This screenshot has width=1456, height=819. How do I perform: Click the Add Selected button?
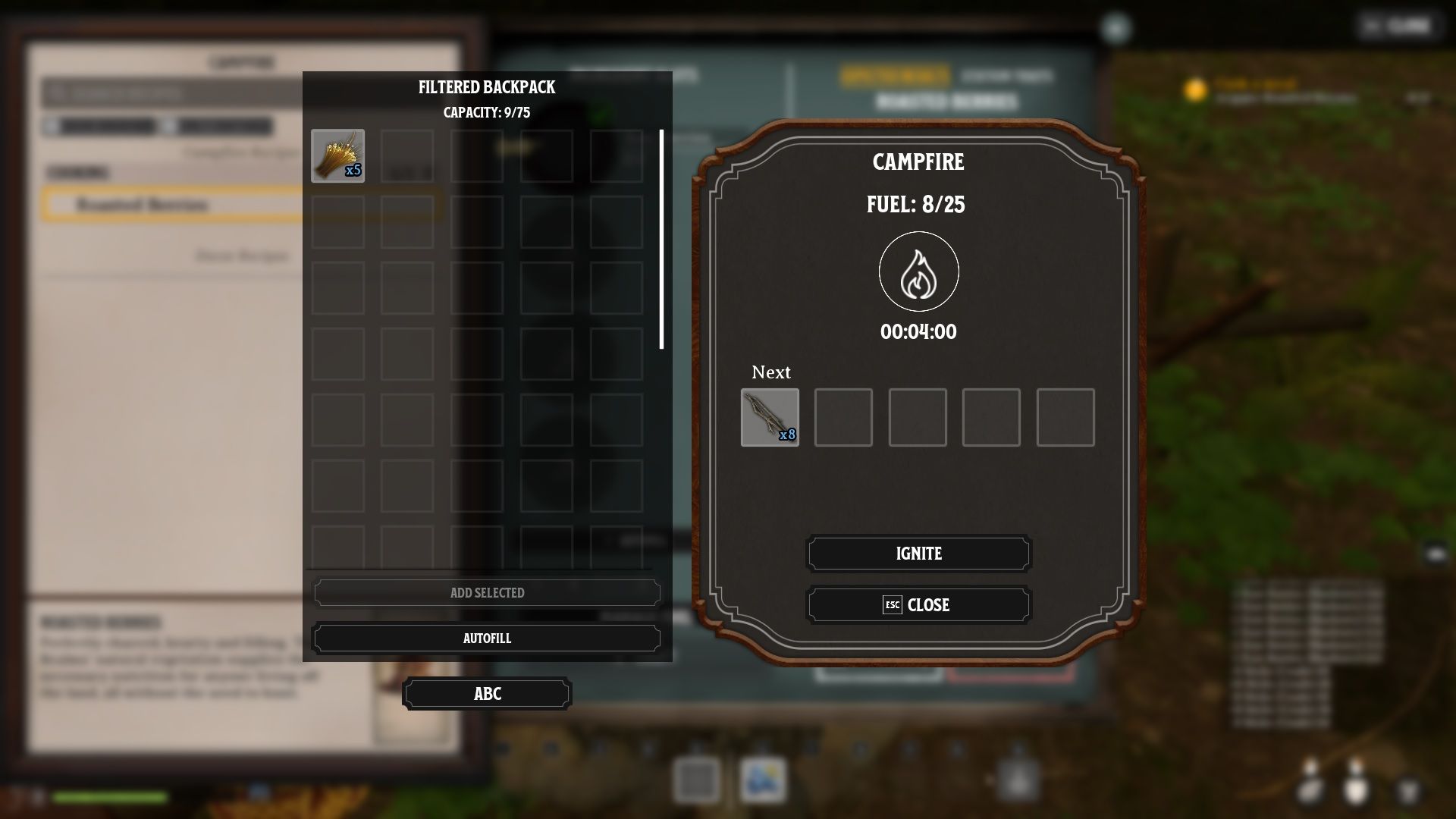pos(487,593)
